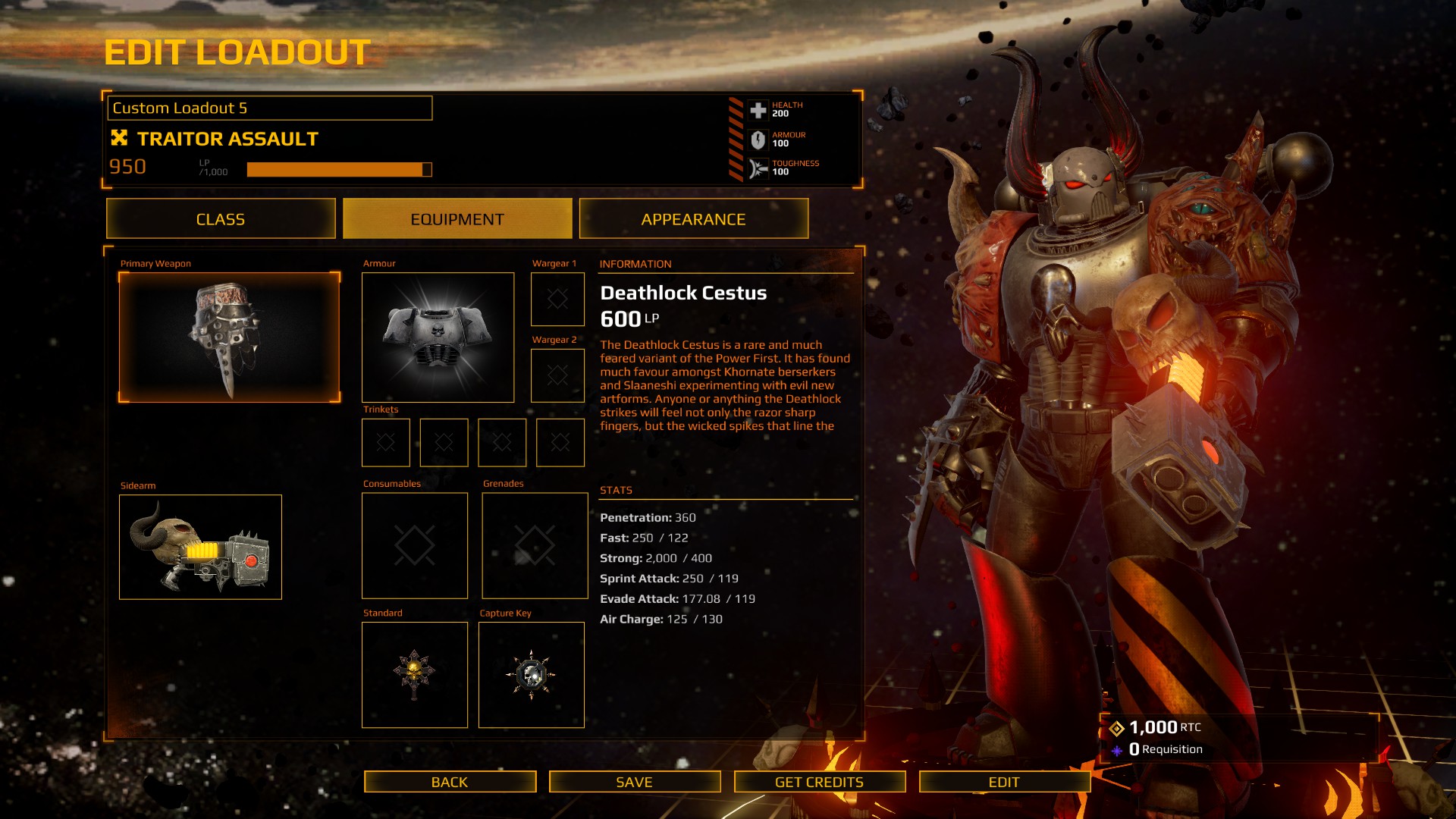Select the Appearance tab
Image resolution: width=1456 pixels, height=819 pixels.
693,219
